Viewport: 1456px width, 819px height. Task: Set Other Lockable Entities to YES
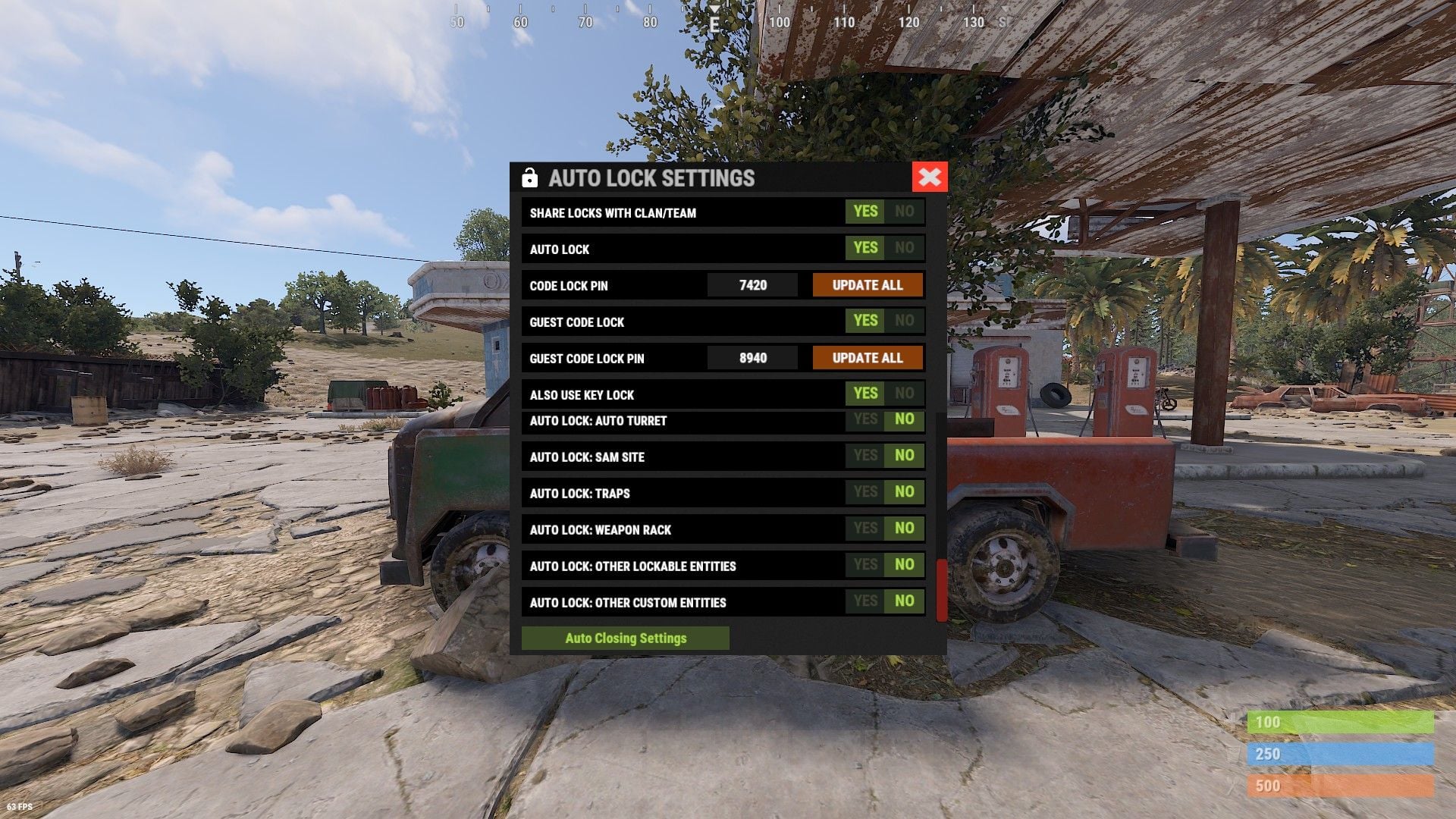(x=865, y=565)
